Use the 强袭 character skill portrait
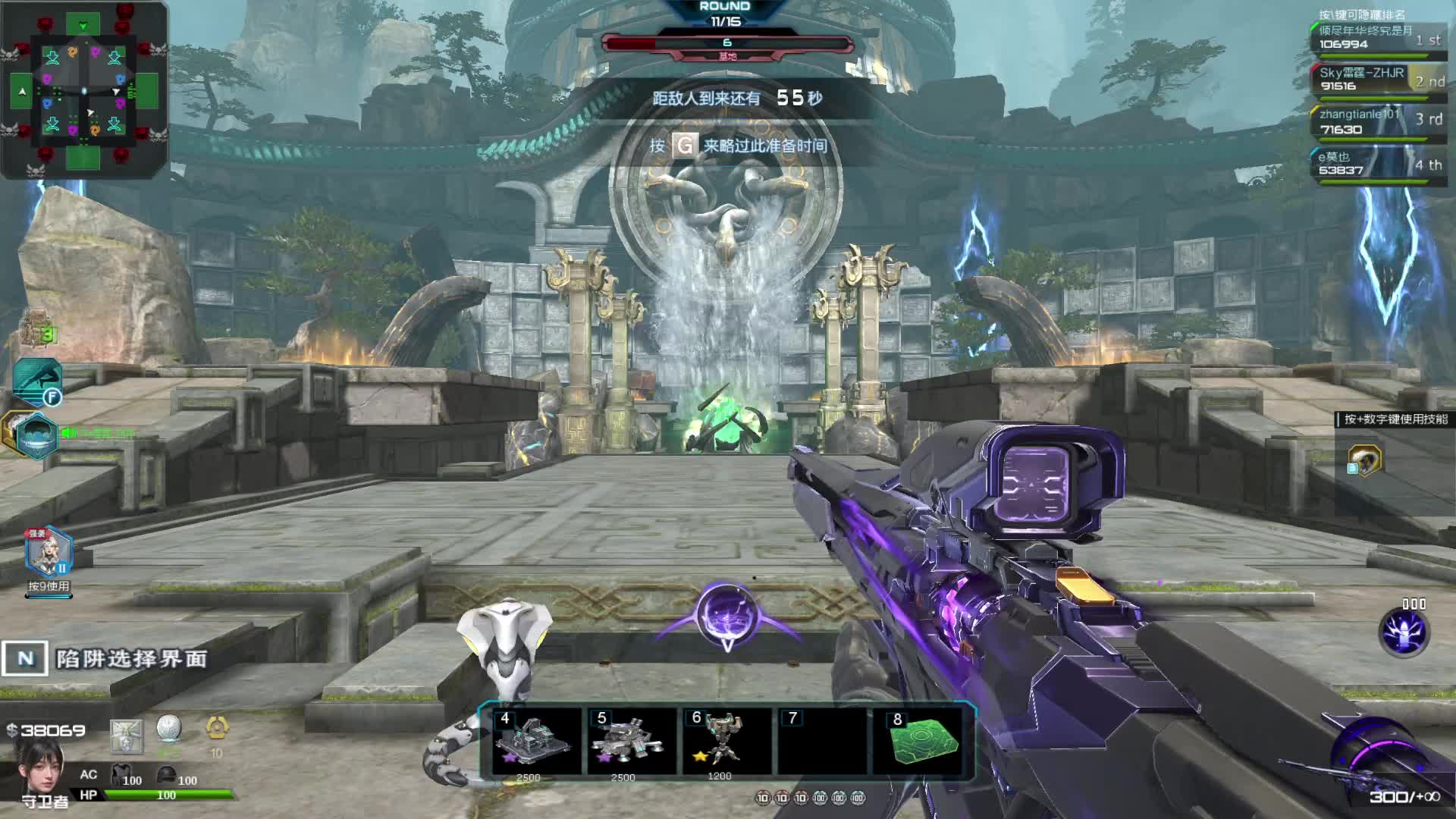The height and width of the screenshot is (819, 1456). click(48, 553)
